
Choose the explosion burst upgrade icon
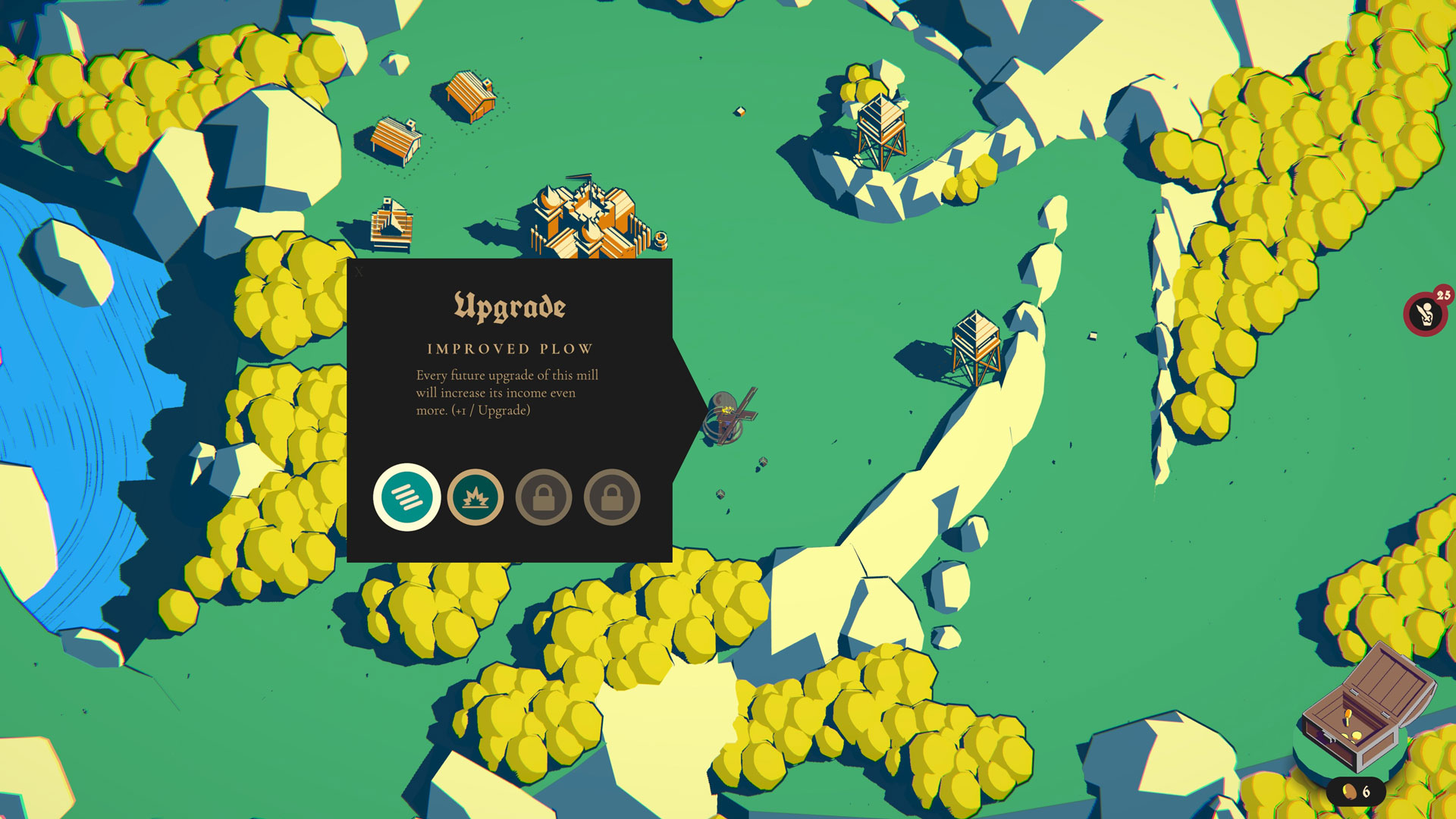tap(475, 497)
